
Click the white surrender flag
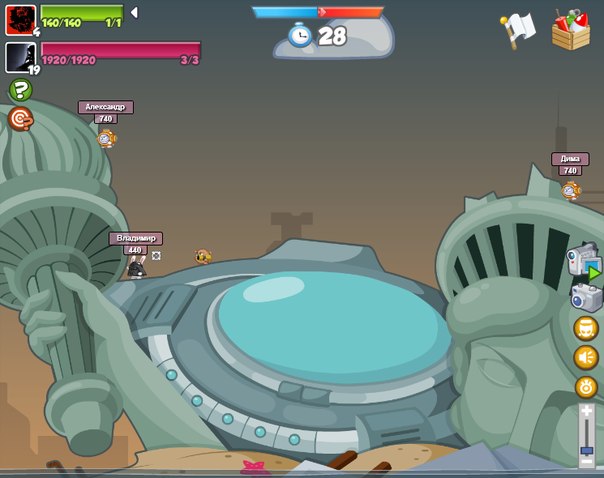click(x=518, y=29)
